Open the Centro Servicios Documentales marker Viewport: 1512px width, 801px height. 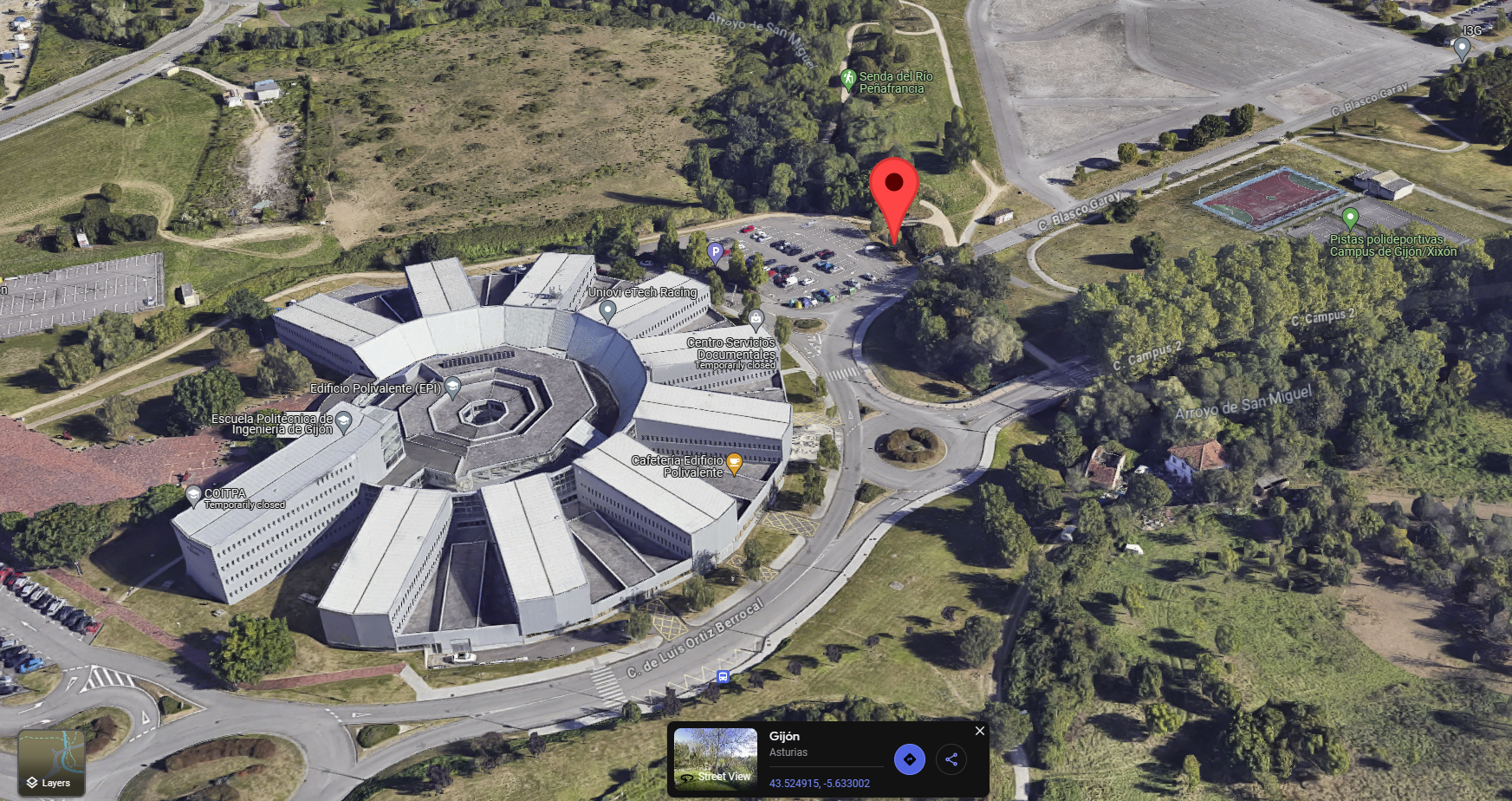[x=756, y=319]
